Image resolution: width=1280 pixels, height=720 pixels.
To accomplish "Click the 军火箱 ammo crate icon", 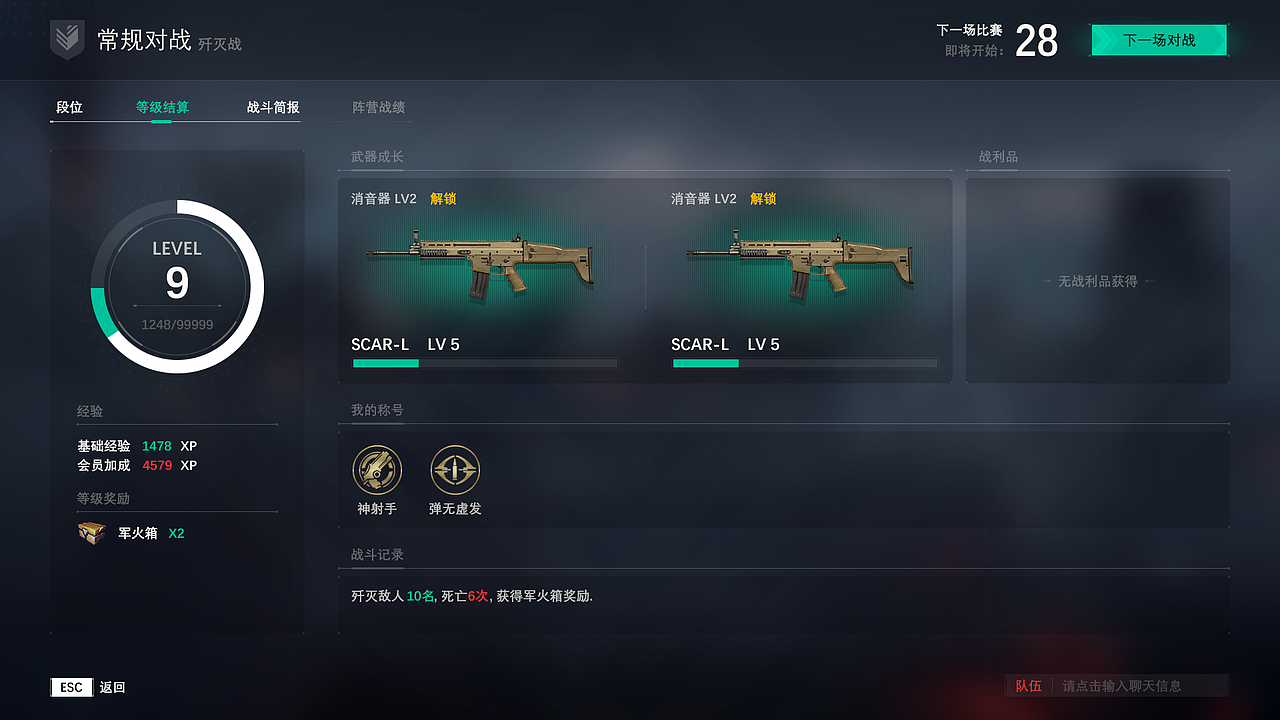I will coord(91,532).
